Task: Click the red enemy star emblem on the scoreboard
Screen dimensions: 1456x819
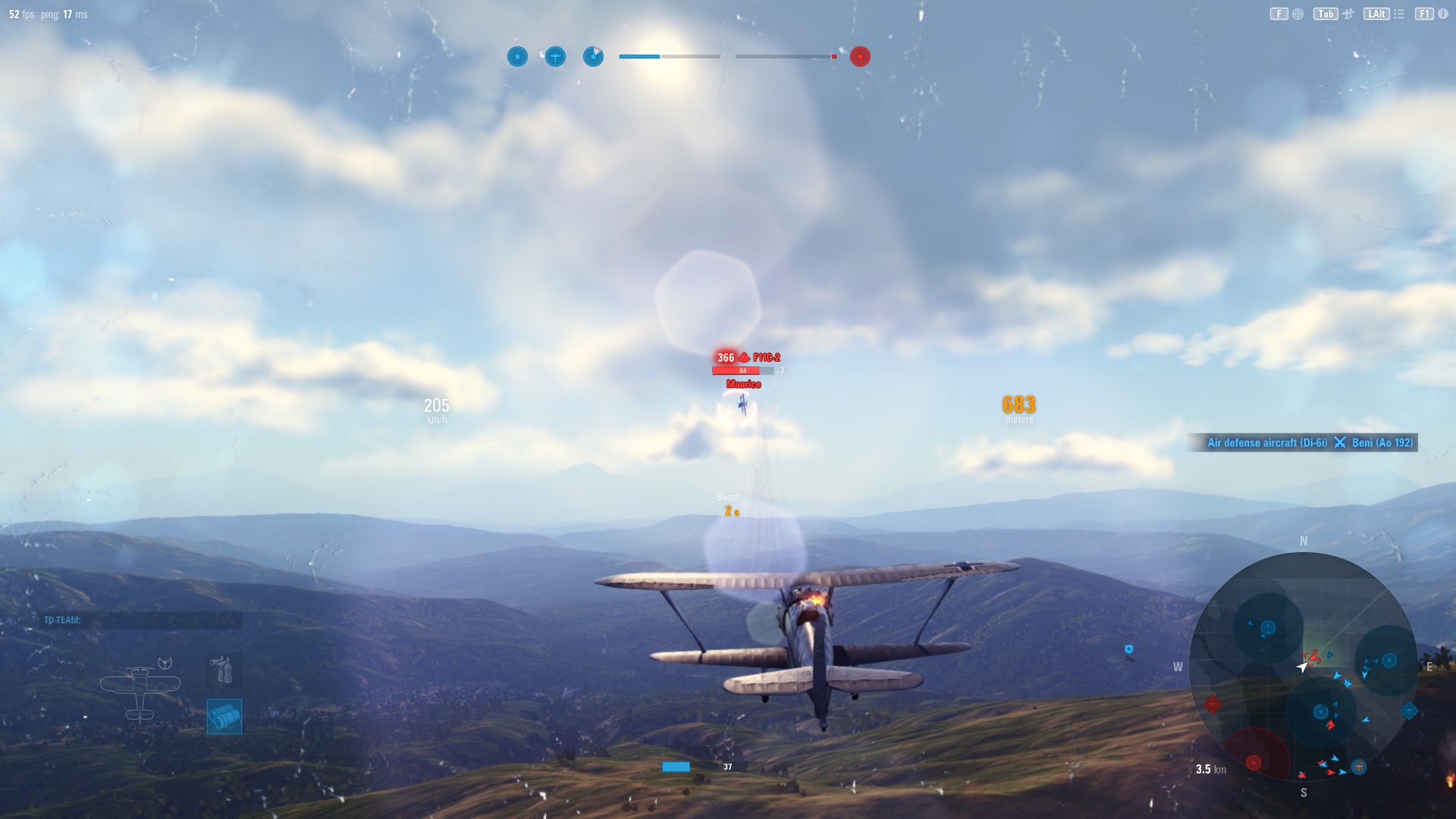Action: point(859,56)
